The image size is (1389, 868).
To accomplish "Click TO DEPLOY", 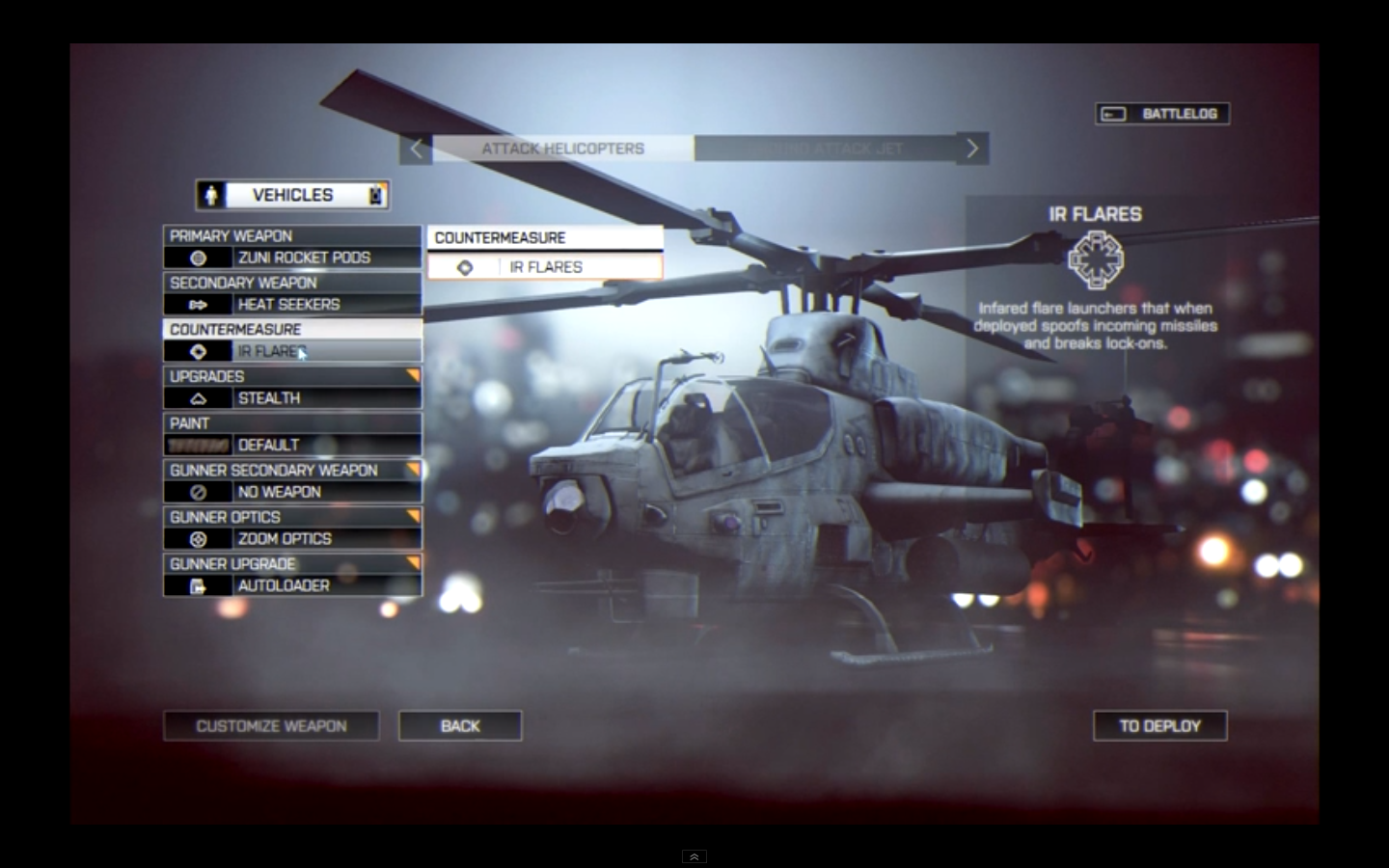I will (1159, 725).
